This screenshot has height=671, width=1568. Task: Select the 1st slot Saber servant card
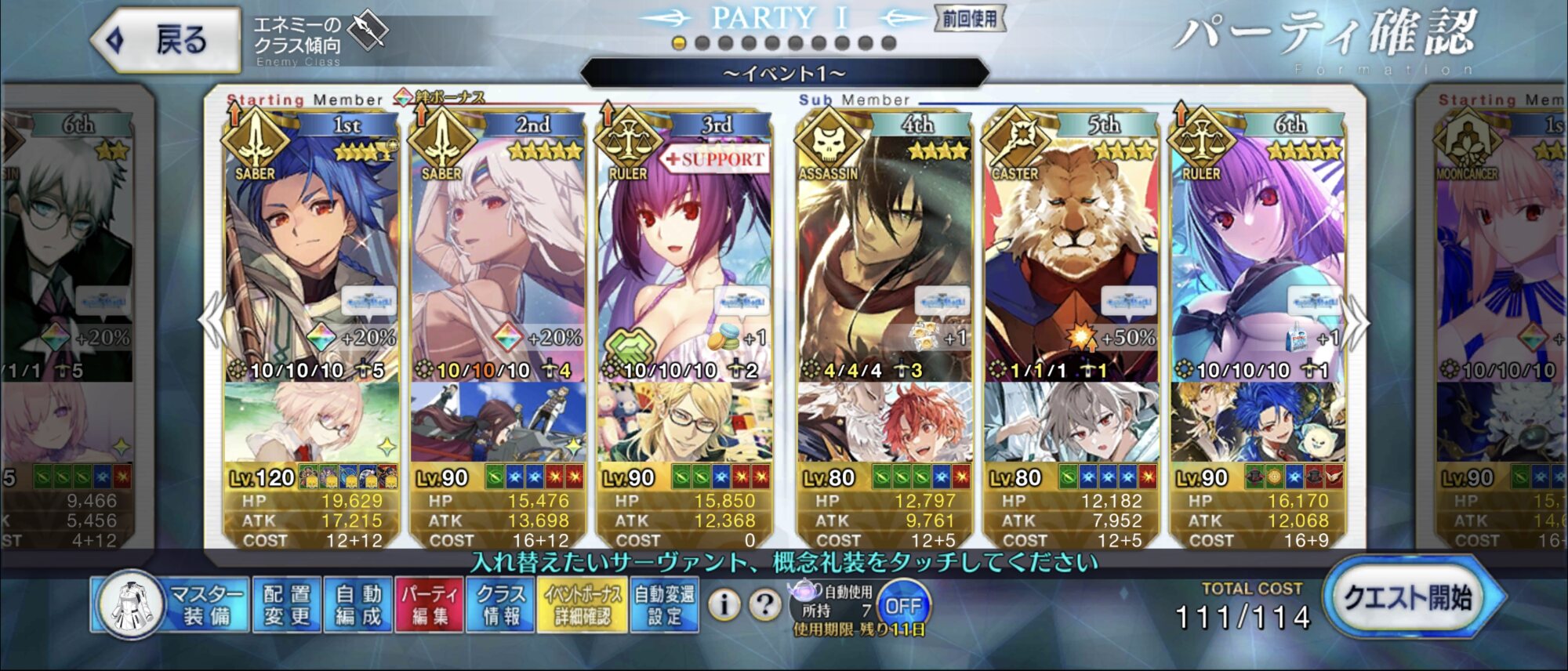tap(311, 259)
